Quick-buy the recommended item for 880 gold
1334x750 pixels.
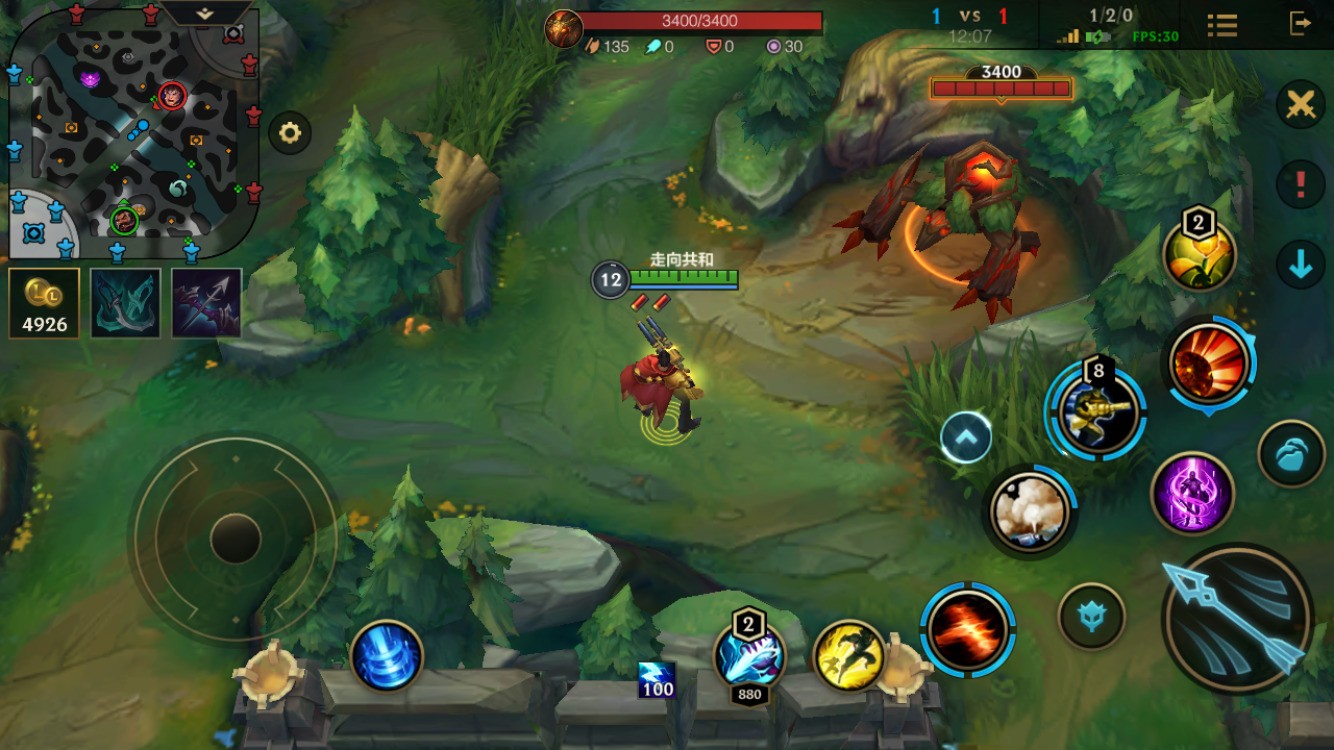click(750, 660)
